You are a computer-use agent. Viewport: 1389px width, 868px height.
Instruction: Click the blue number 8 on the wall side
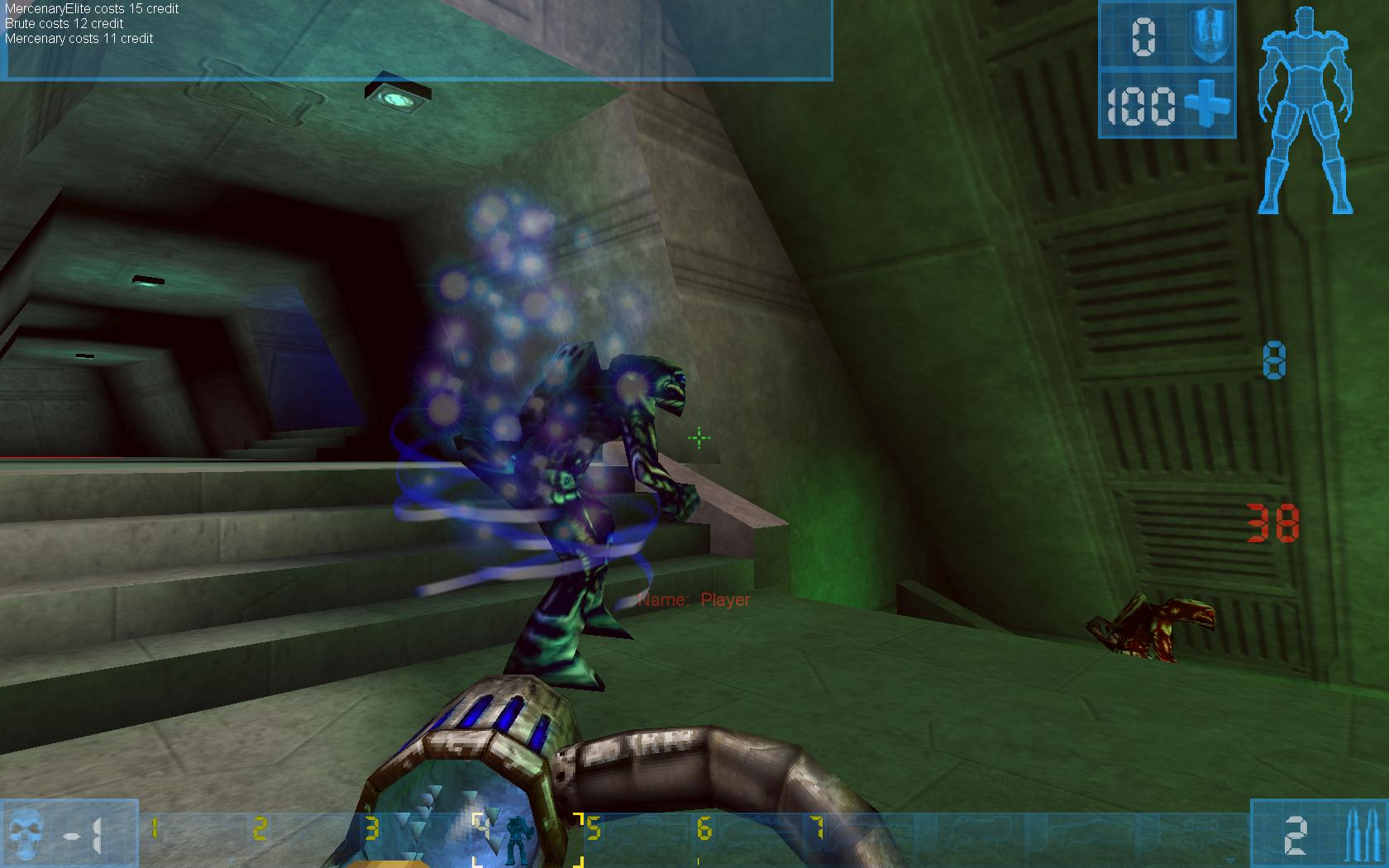(1277, 360)
